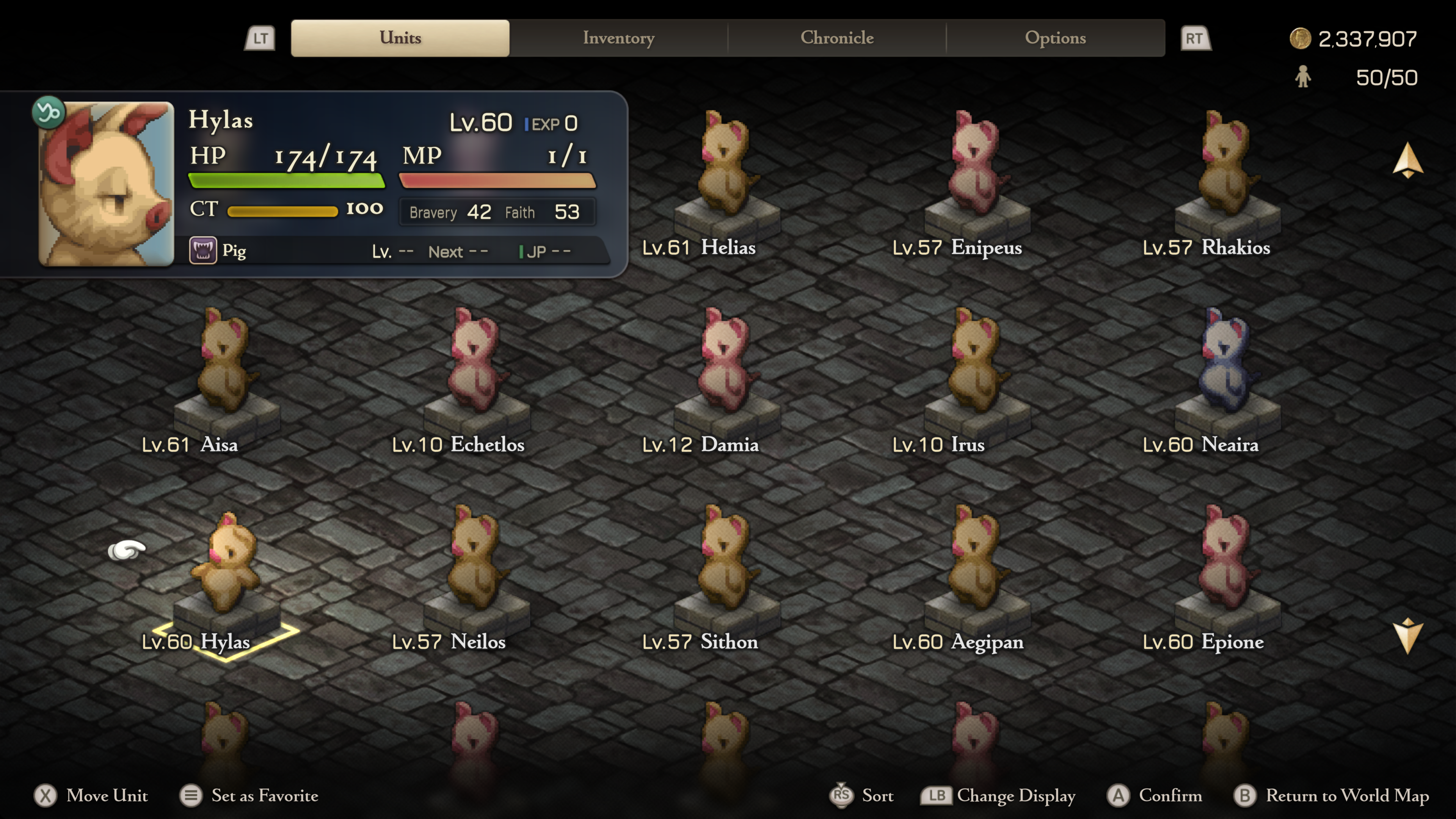The image size is (1456, 819).
Task: Open the Chronicle tab
Action: pyautogui.click(x=836, y=38)
